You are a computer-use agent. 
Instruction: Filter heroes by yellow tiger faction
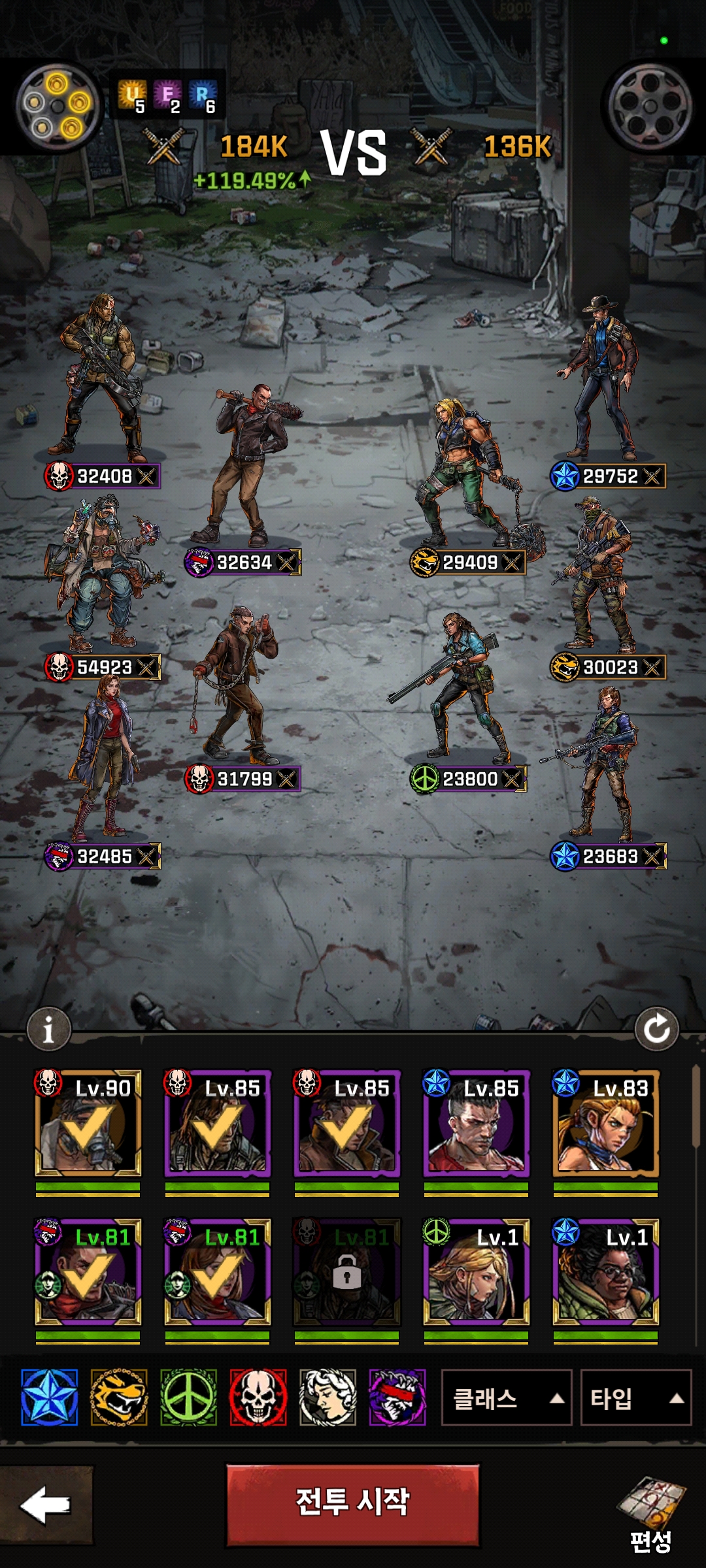coord(119,1397)
